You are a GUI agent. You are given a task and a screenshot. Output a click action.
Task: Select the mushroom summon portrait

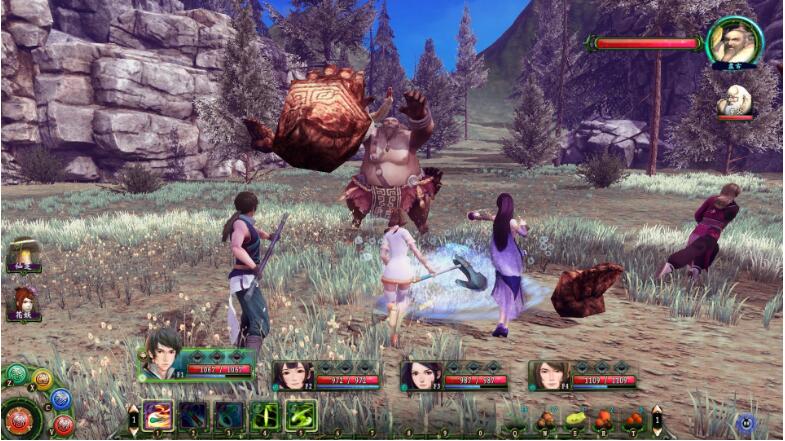click(23, 254)
